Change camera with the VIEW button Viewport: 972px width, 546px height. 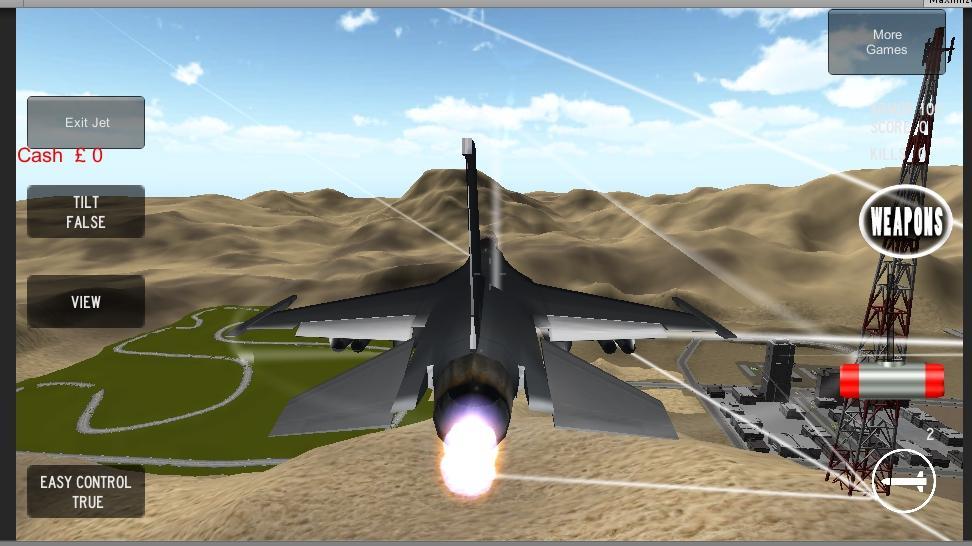pos(86,301)
